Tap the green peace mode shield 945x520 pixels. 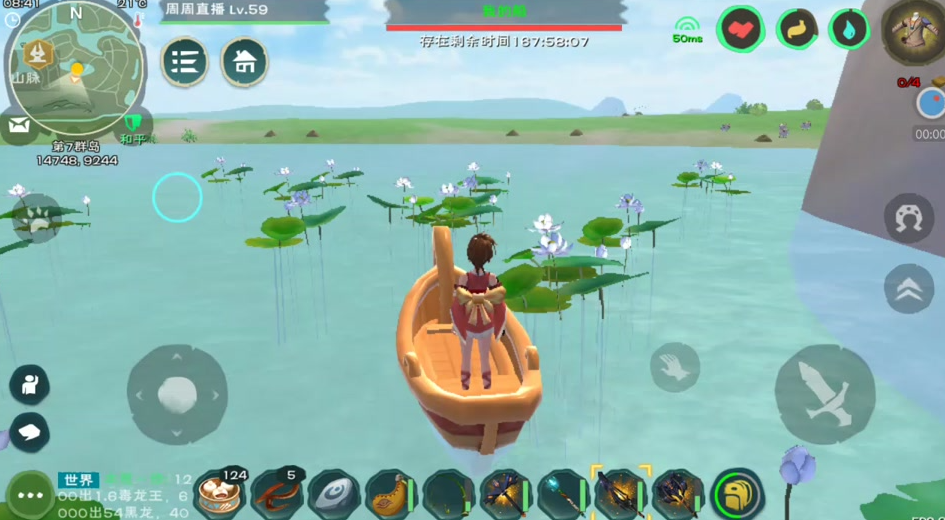coord(132,125)
